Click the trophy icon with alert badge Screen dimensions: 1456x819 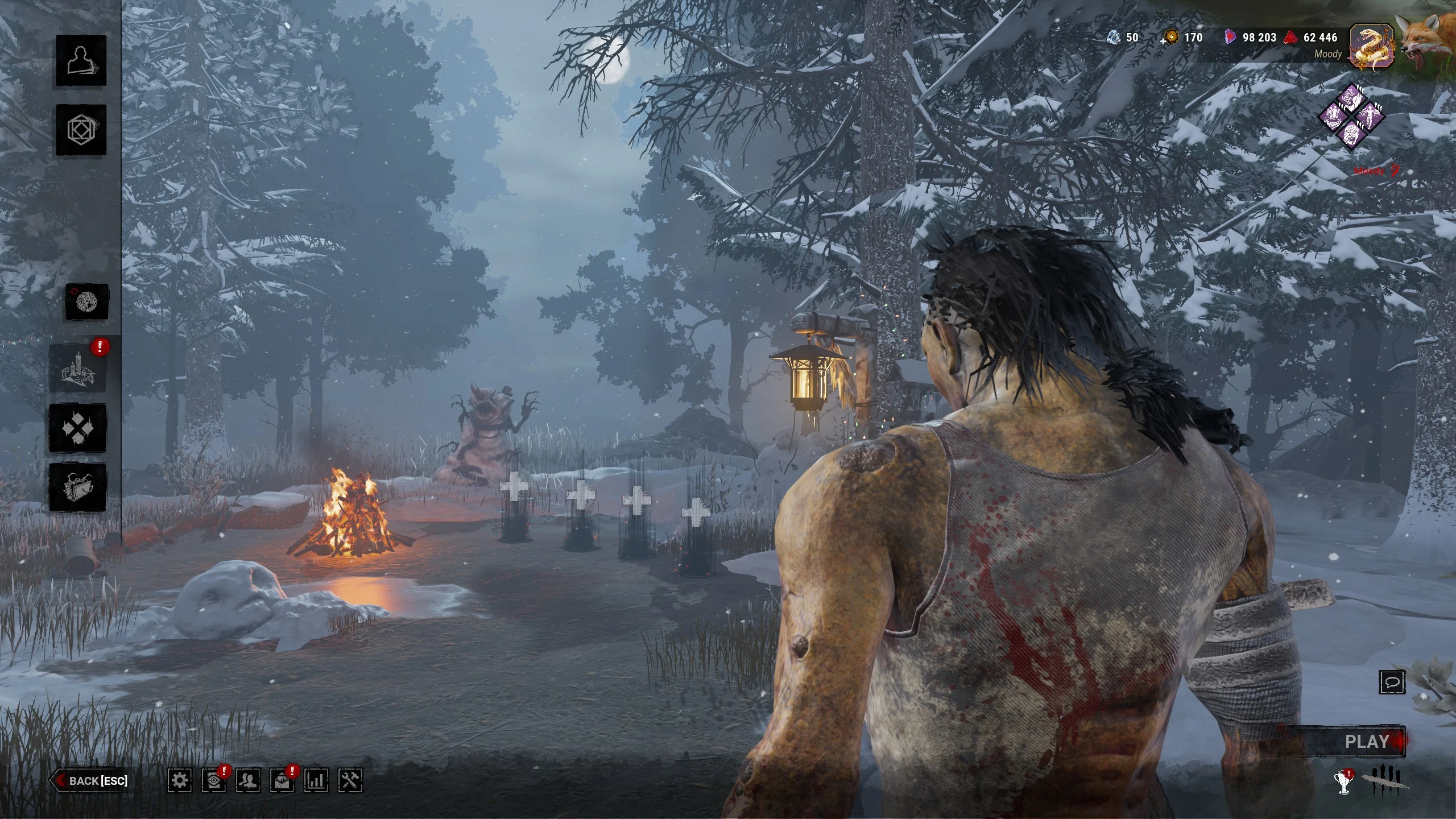tap(1345, 781)
